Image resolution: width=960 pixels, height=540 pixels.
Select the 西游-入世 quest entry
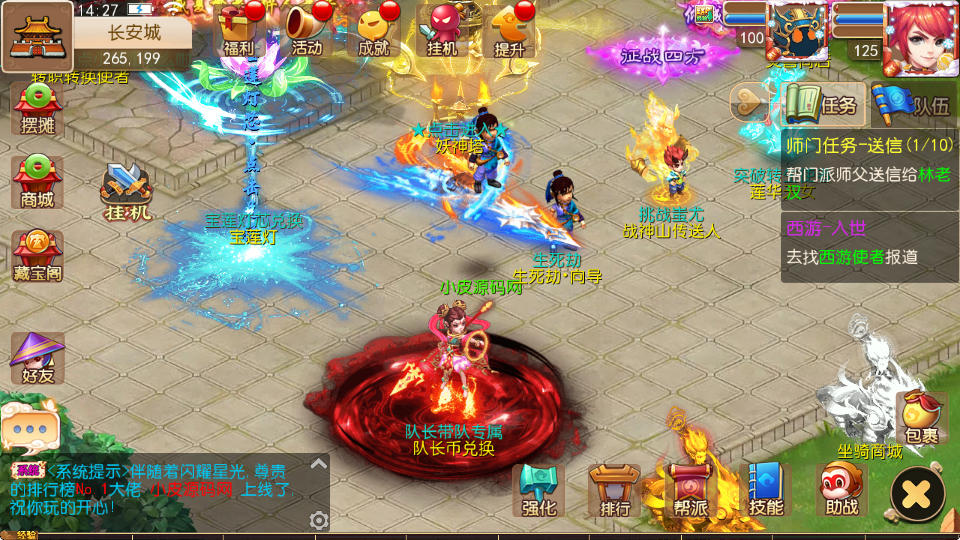(868, 244)
